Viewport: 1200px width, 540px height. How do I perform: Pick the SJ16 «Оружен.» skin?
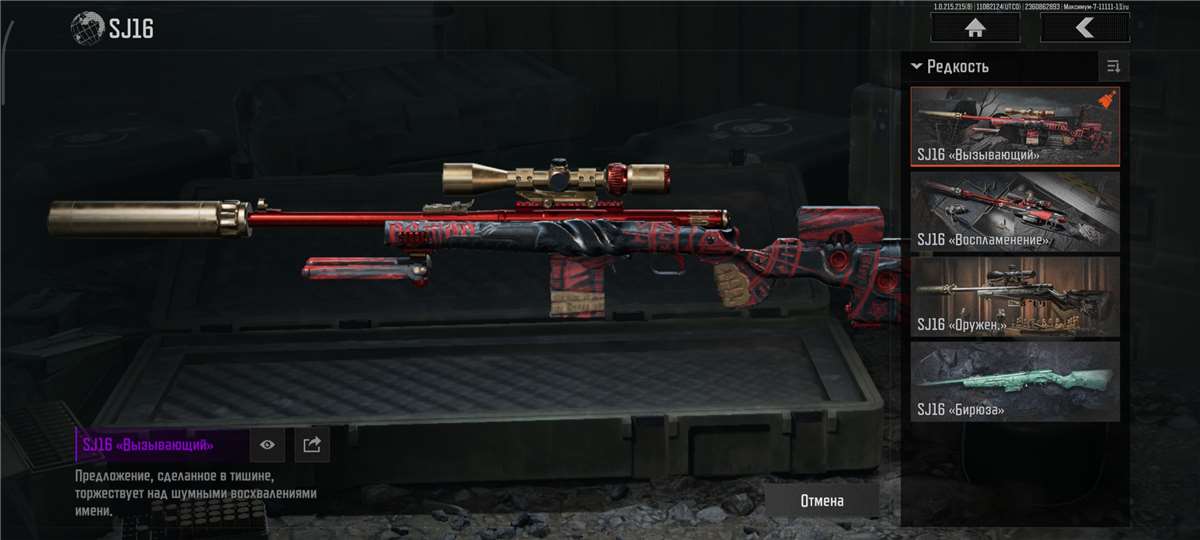click(x=1014, y=296)
